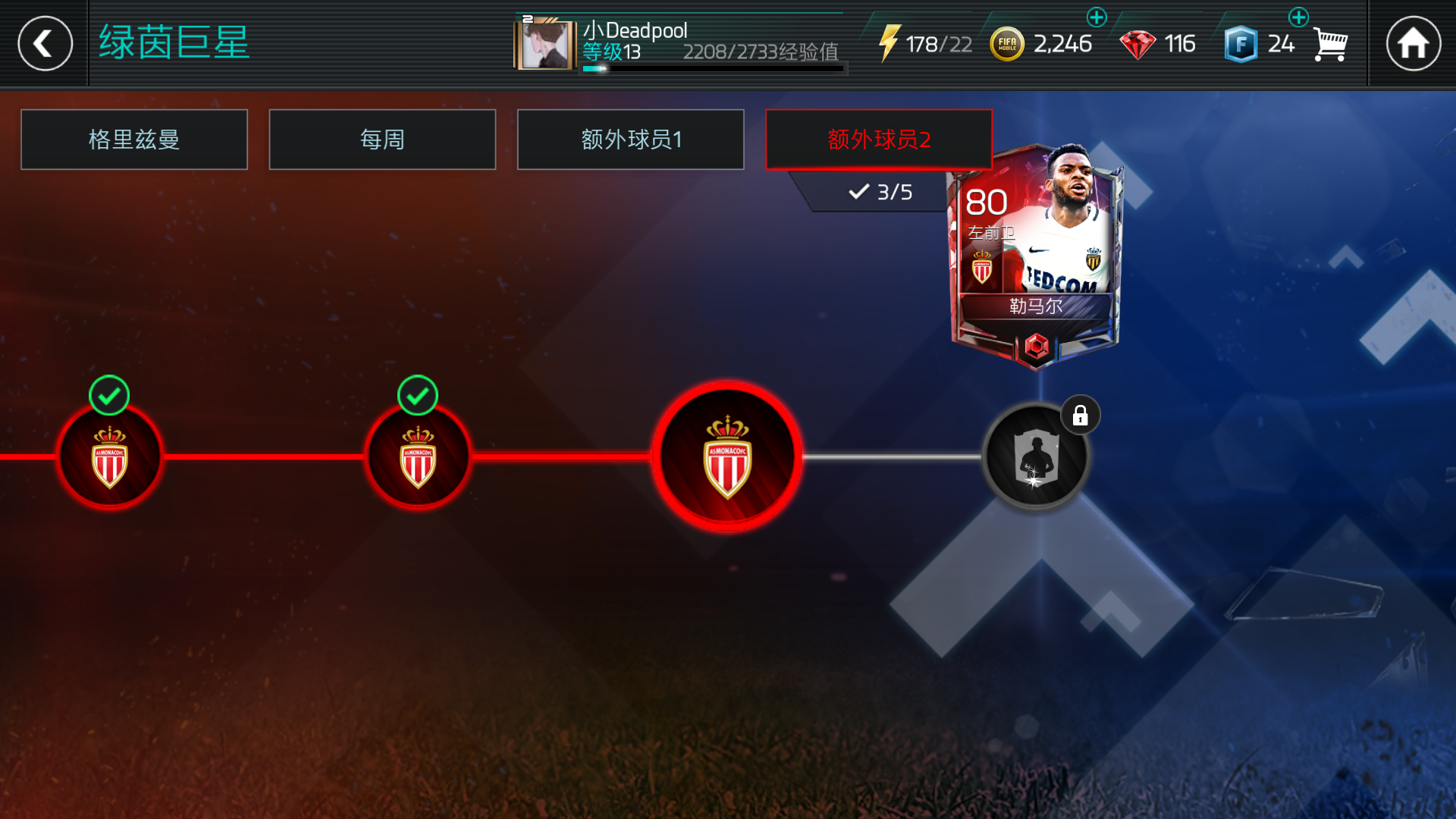
Task: Select the active Monaco crest match node
Action: pyautogui.click(x=728, y=455)
